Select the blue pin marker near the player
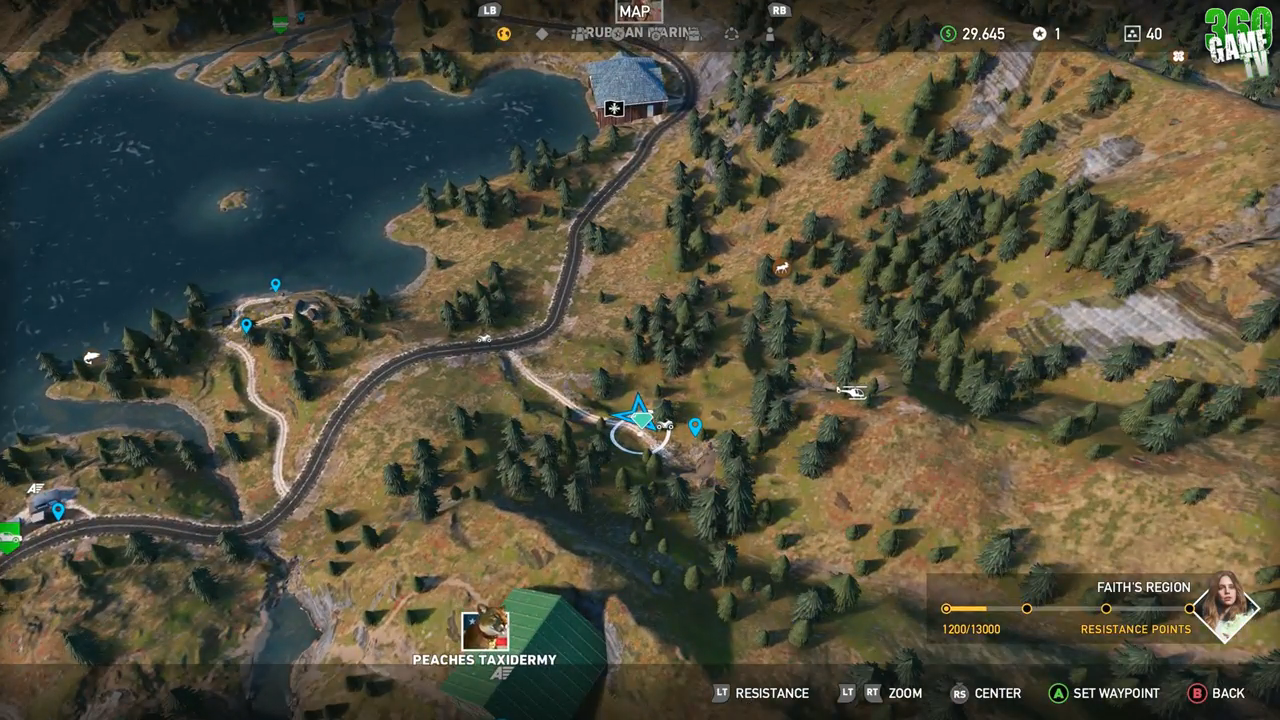This screenshot has height=720, width=1280. click(x=697, y=426)
